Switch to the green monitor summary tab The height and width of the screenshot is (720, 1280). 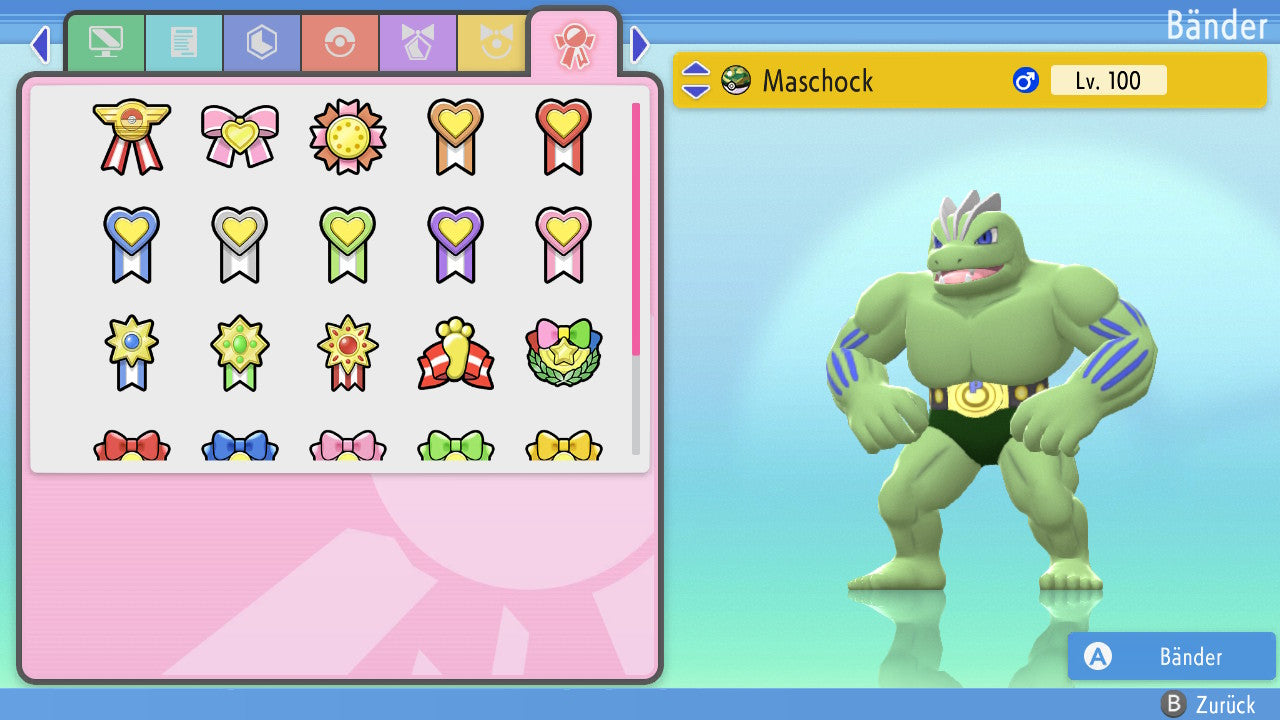pos(105,43)
